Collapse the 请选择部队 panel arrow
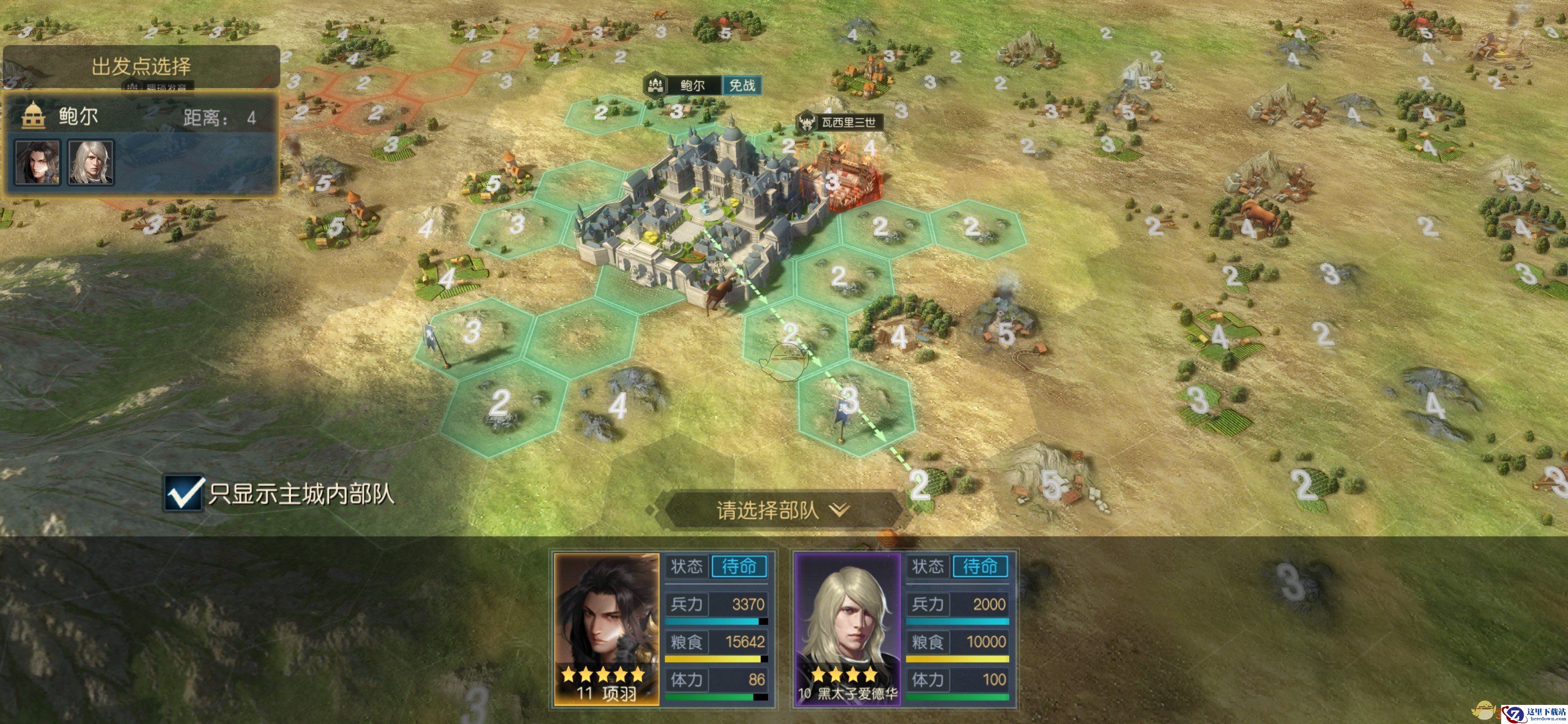Viewport: 1568px width, 724px height. point(839,510)
